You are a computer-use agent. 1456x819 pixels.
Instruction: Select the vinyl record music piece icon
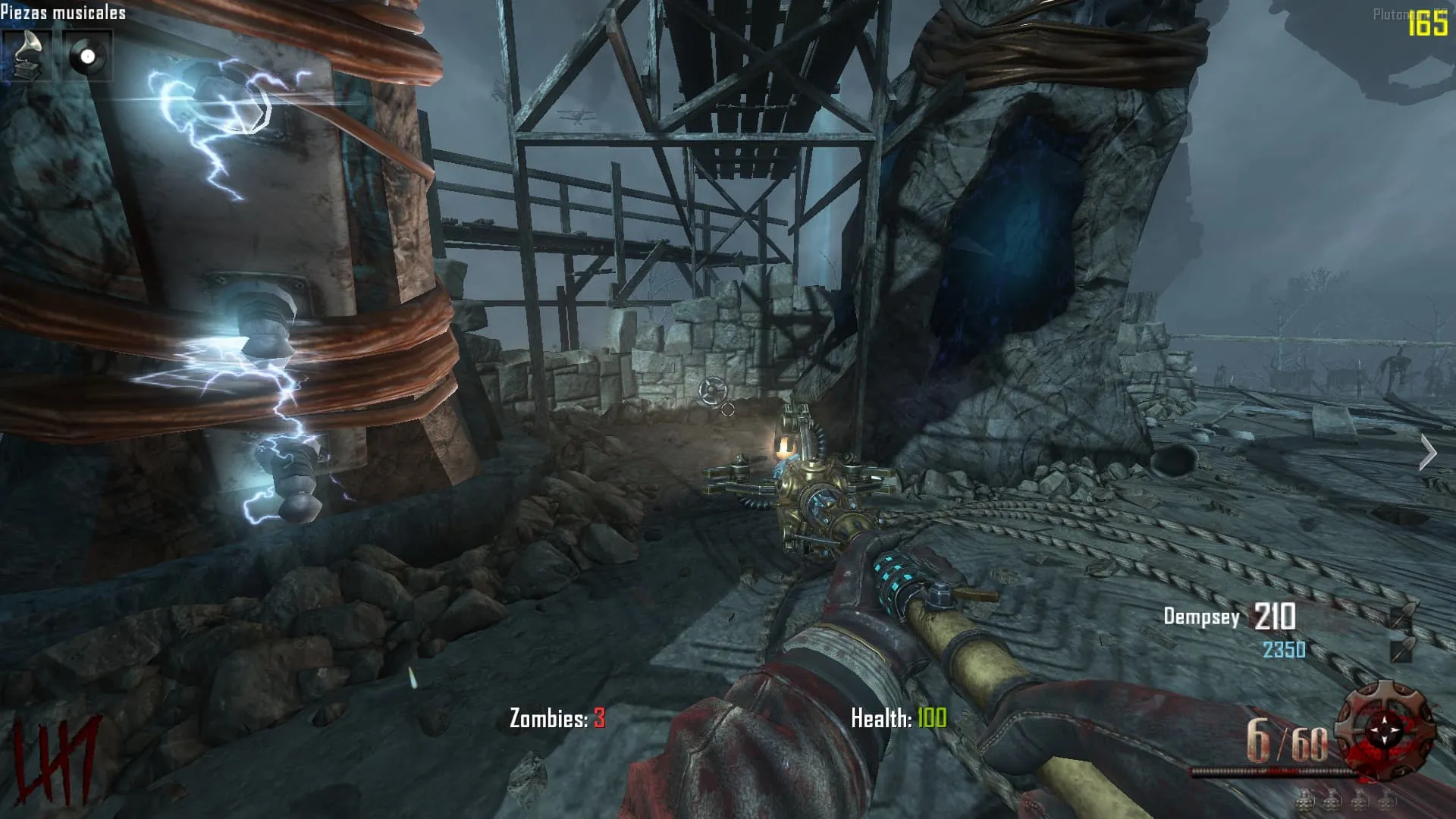(x=87, y=55)
